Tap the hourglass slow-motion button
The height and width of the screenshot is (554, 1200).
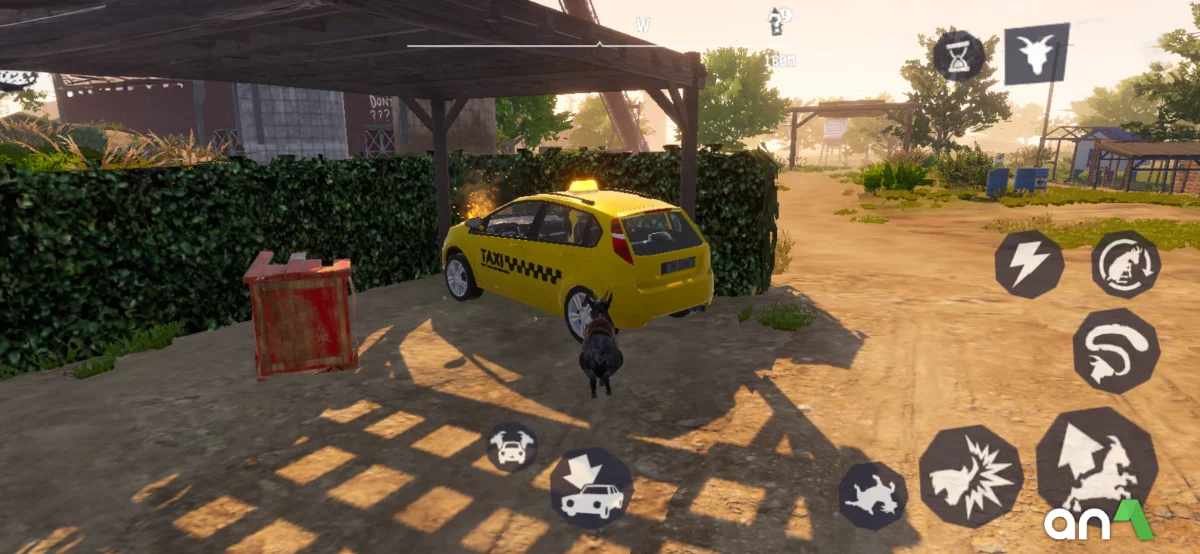coord(959,55)
